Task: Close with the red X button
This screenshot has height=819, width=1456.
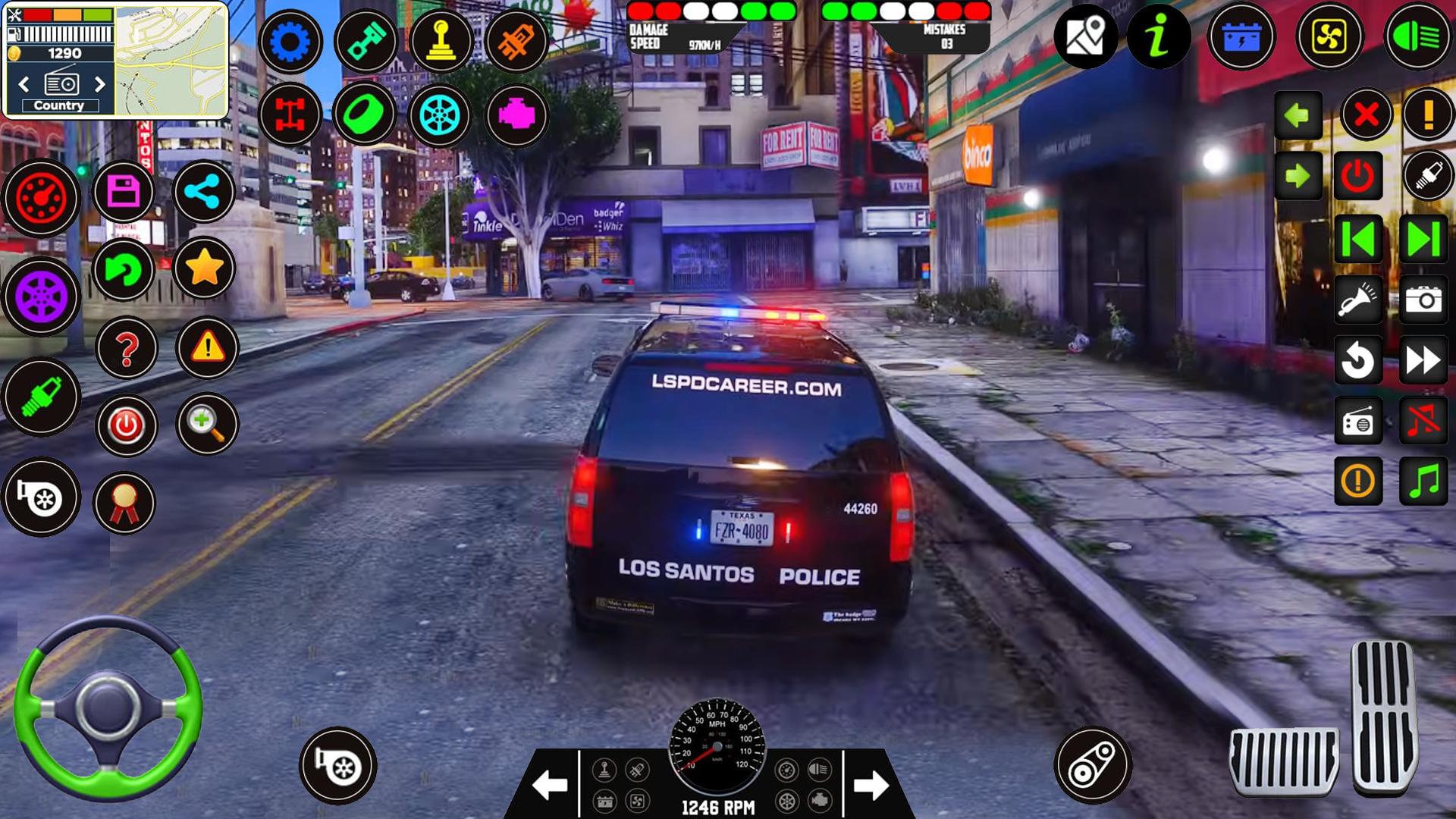Action: [1366, 115]
